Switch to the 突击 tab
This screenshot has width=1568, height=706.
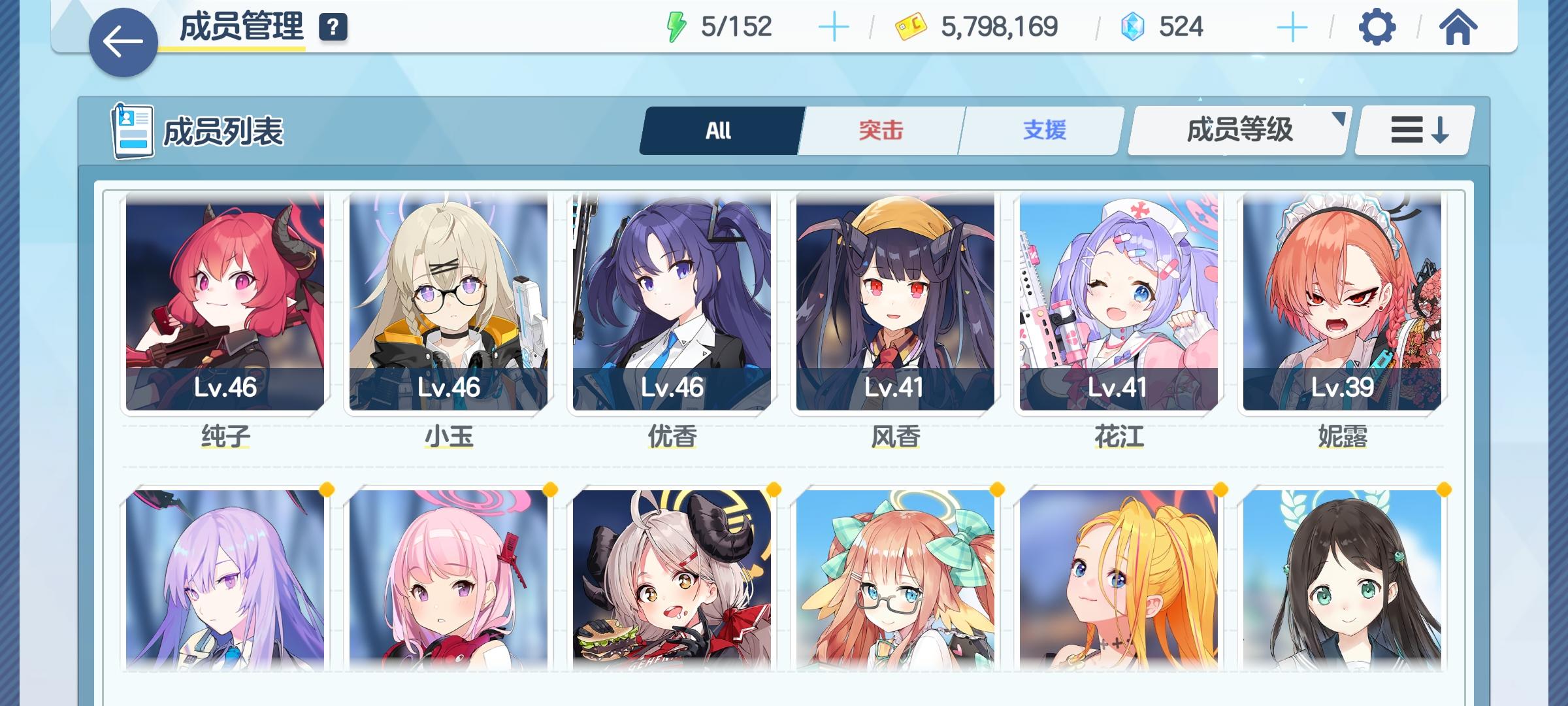coord(879,129)
